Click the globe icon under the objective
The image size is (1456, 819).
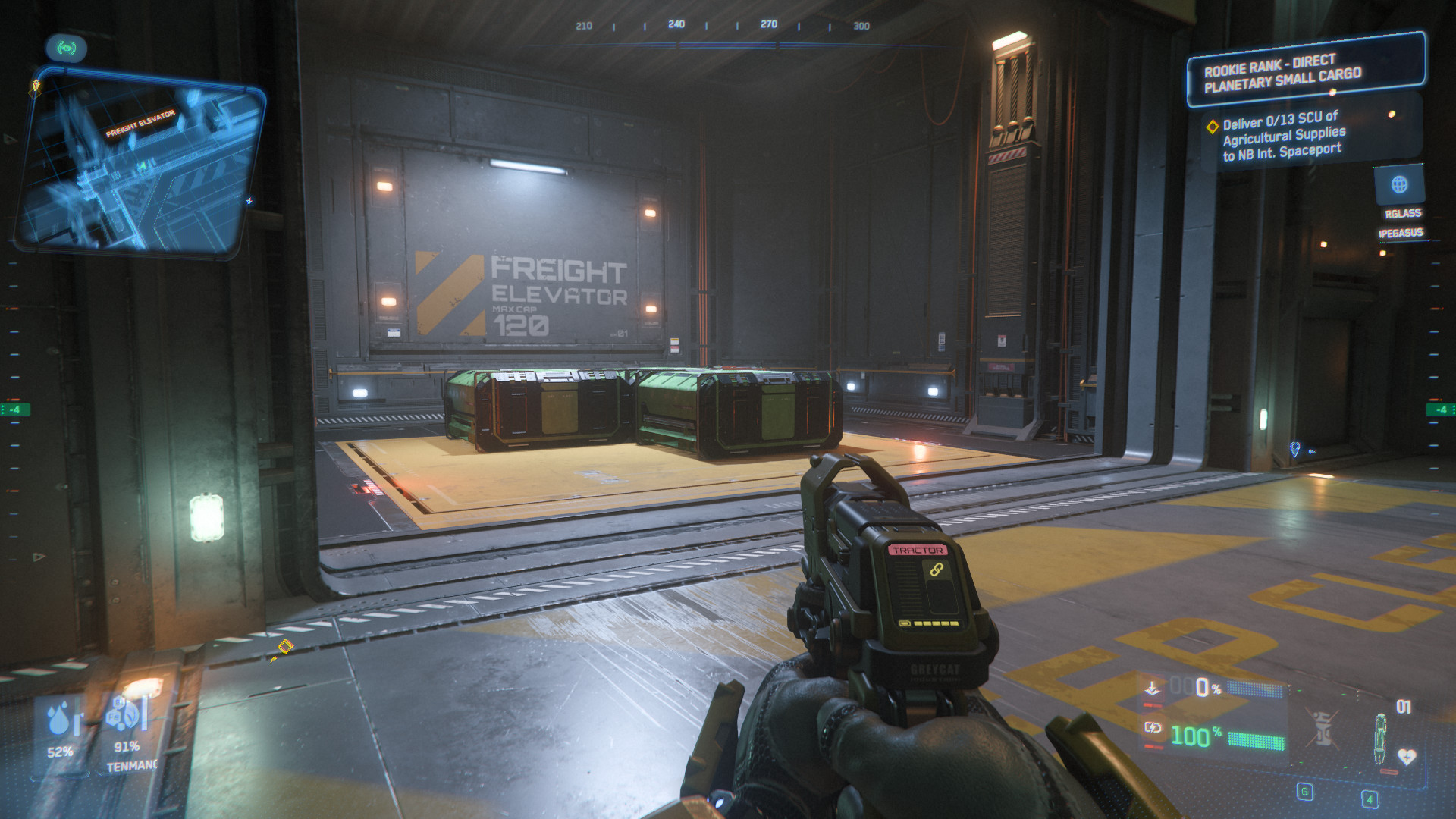(x=1399, y=184)
